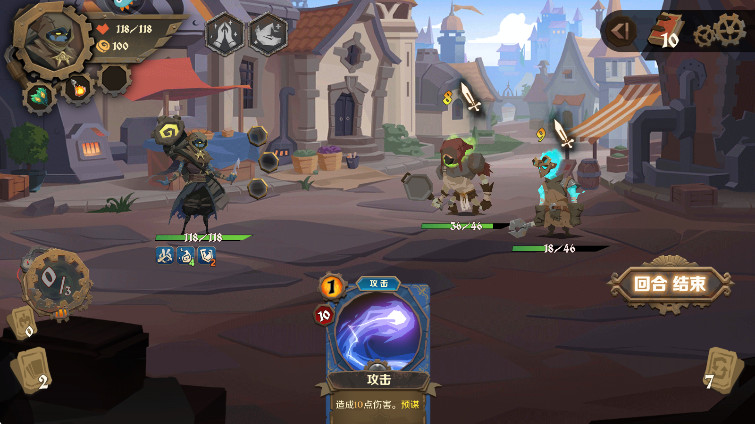Select the green feather relic
This screenshot has height=424, width=755.
(41, 96)
